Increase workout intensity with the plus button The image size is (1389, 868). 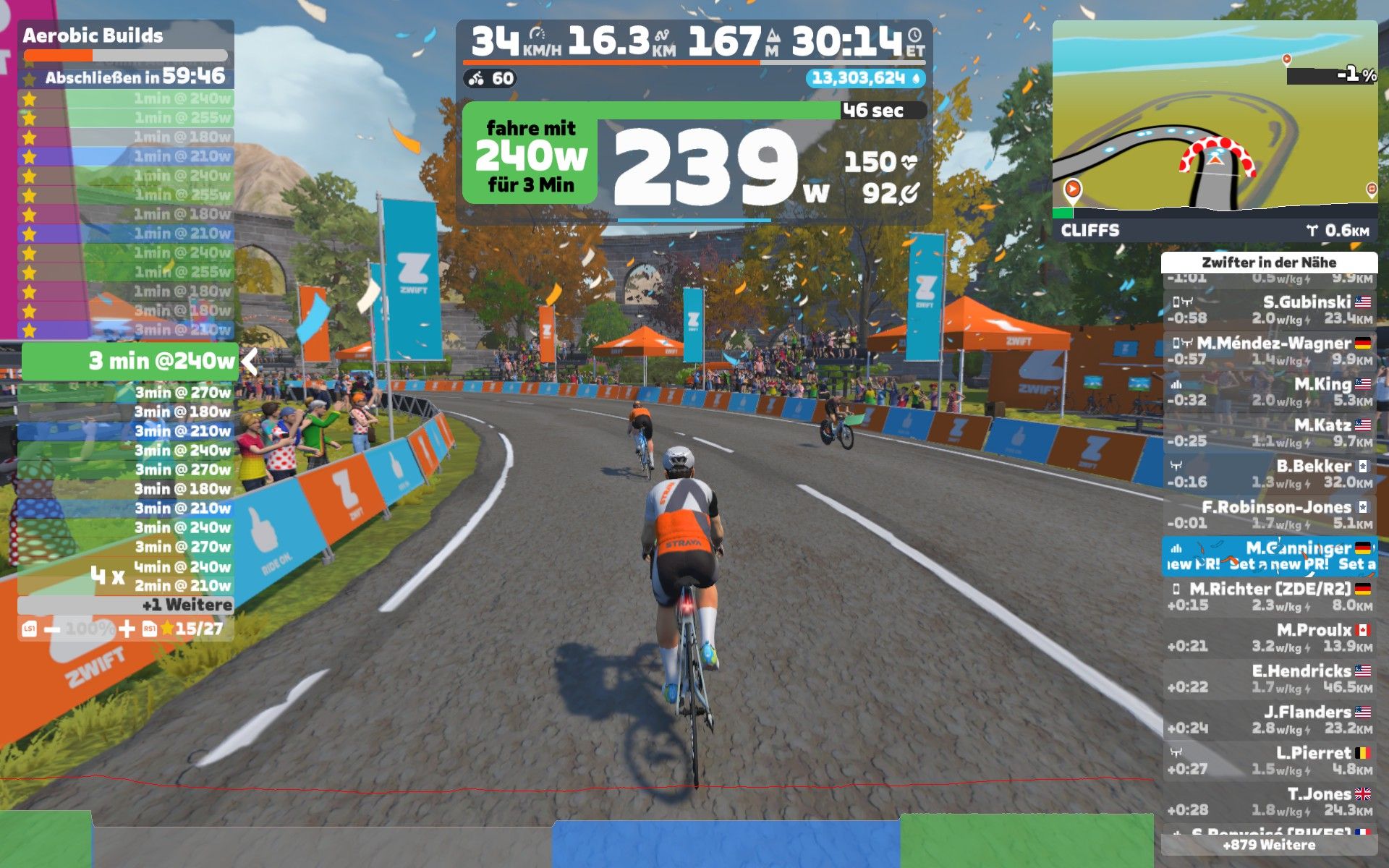pyautogui.click(x=127, y=629)
